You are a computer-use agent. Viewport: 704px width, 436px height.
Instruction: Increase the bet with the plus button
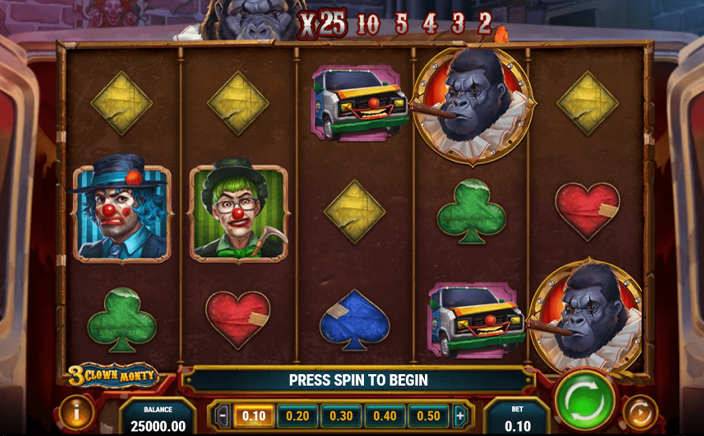[x=460, y=416]
